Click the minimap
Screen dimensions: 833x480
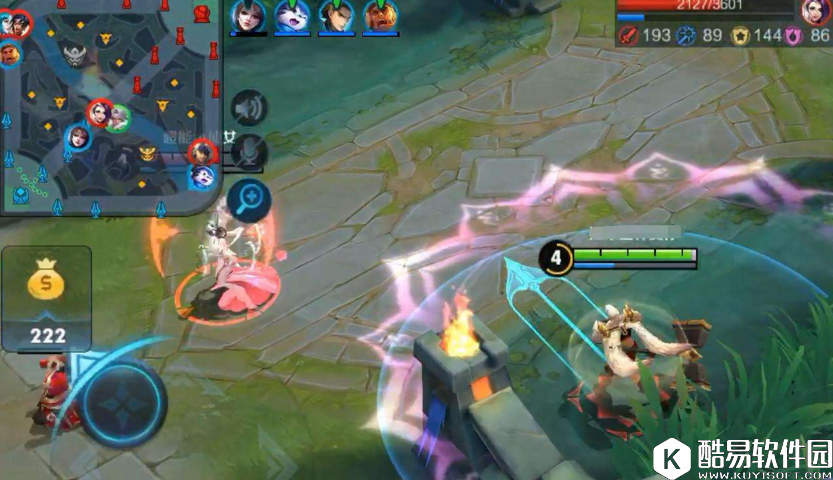(x=108, y=105)
